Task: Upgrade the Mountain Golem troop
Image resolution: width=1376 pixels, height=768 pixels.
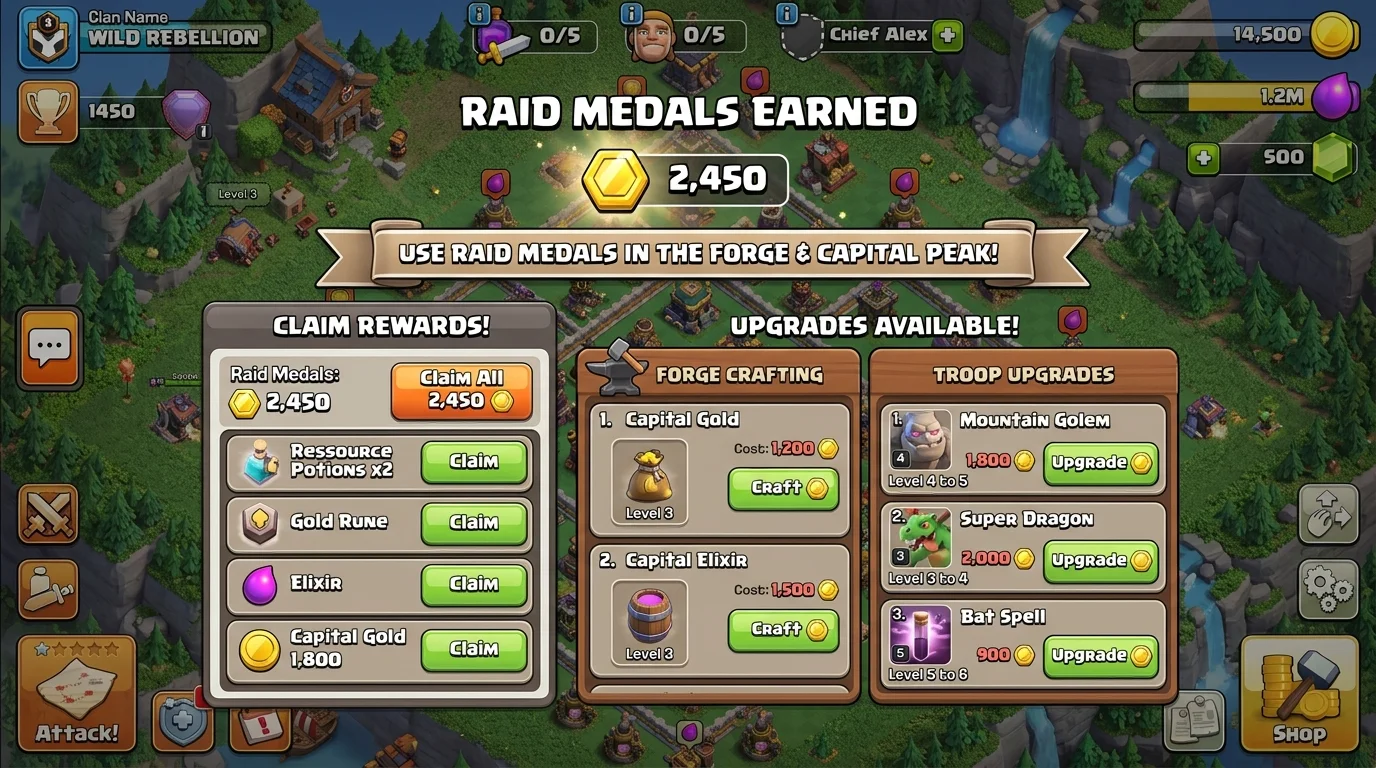Action: point(1100,461)
